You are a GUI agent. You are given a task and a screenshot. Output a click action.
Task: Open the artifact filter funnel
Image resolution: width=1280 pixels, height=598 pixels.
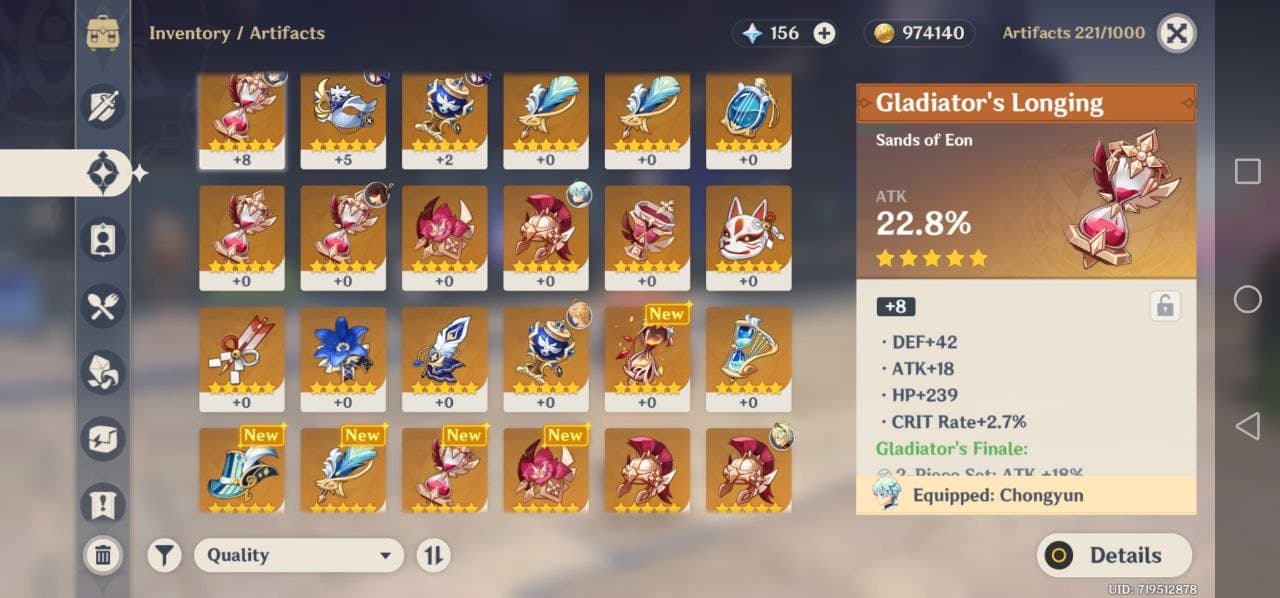click(x=165, y=555)
